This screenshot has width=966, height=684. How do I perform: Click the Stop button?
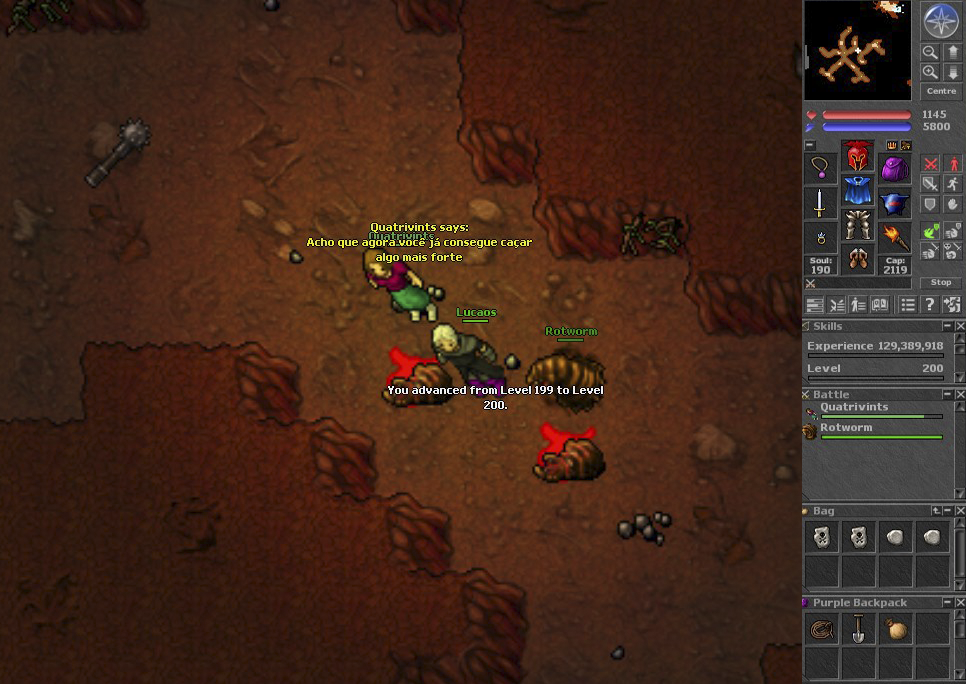tap(940, 283)
